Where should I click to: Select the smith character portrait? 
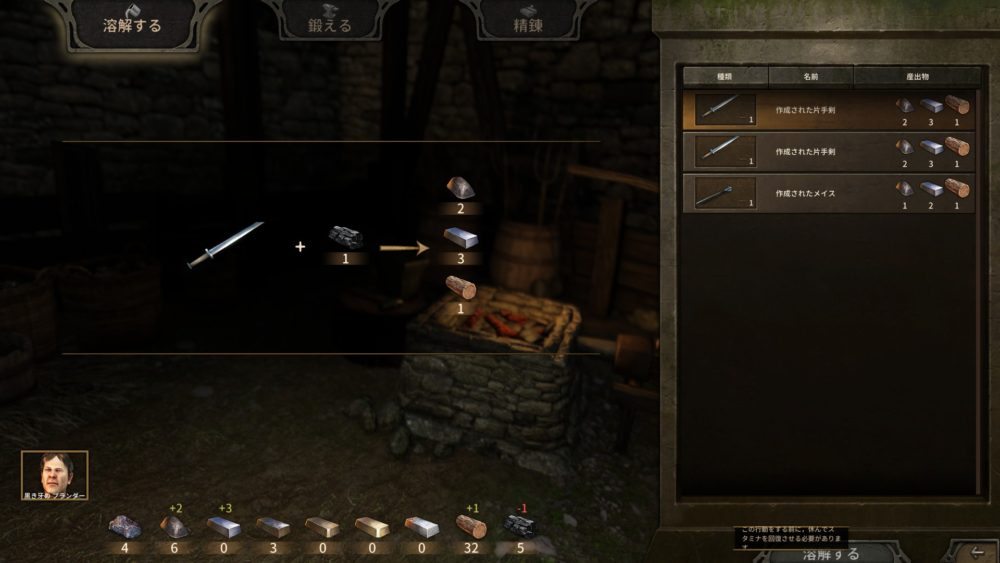[54, 471]
